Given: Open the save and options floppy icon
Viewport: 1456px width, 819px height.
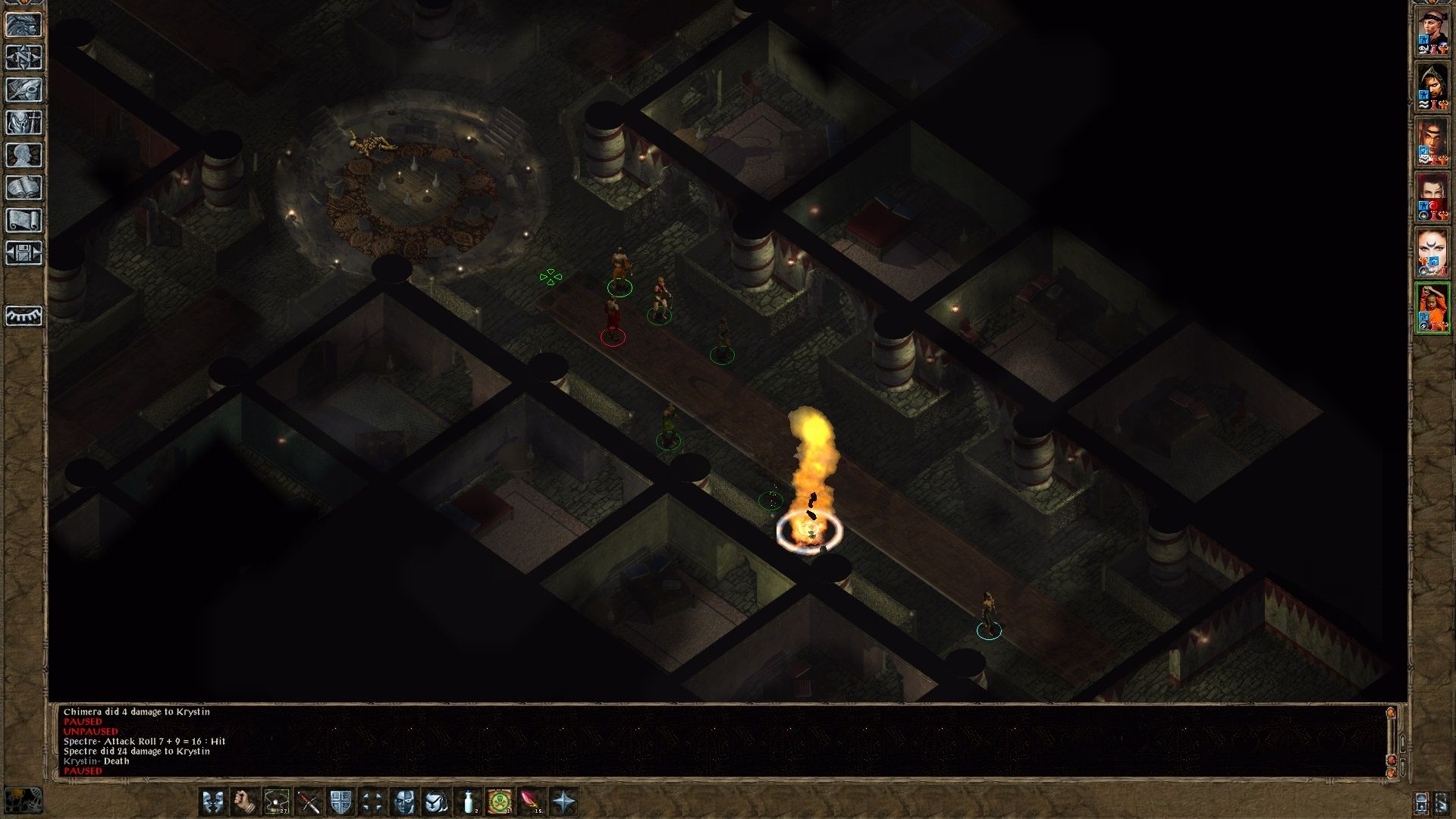Looking at the screenshot, I should coord(24,253).
